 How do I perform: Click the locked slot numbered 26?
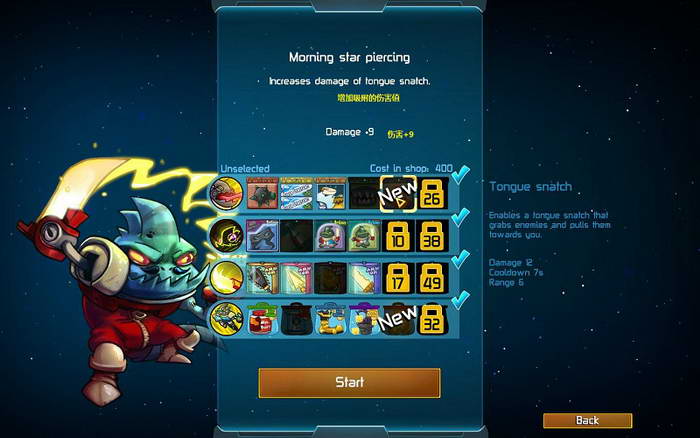click(432, 193)
